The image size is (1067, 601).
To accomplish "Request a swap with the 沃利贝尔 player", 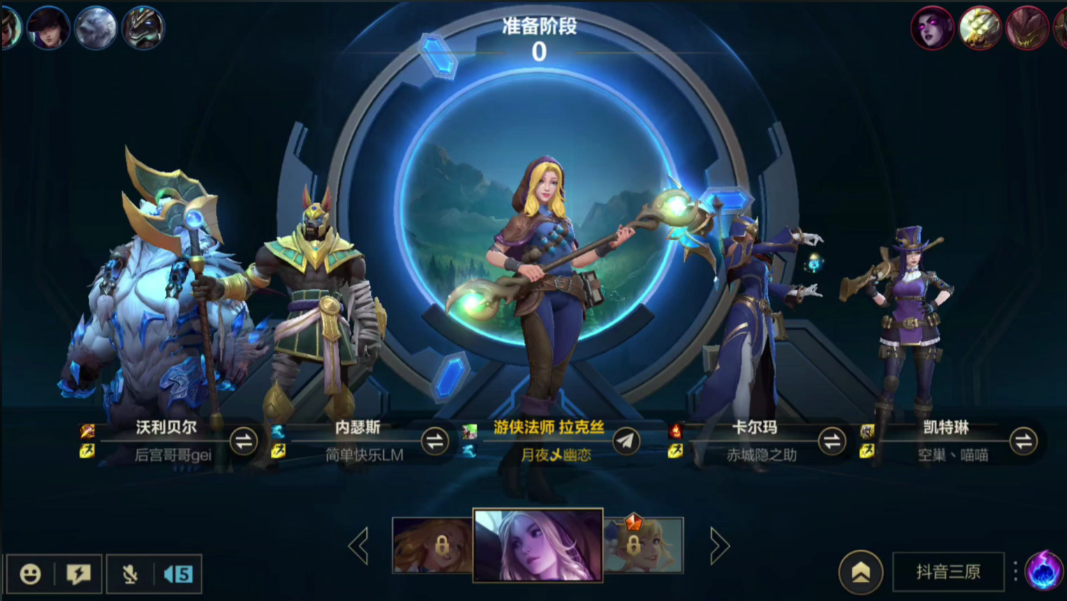I will (x=244, y=440).
